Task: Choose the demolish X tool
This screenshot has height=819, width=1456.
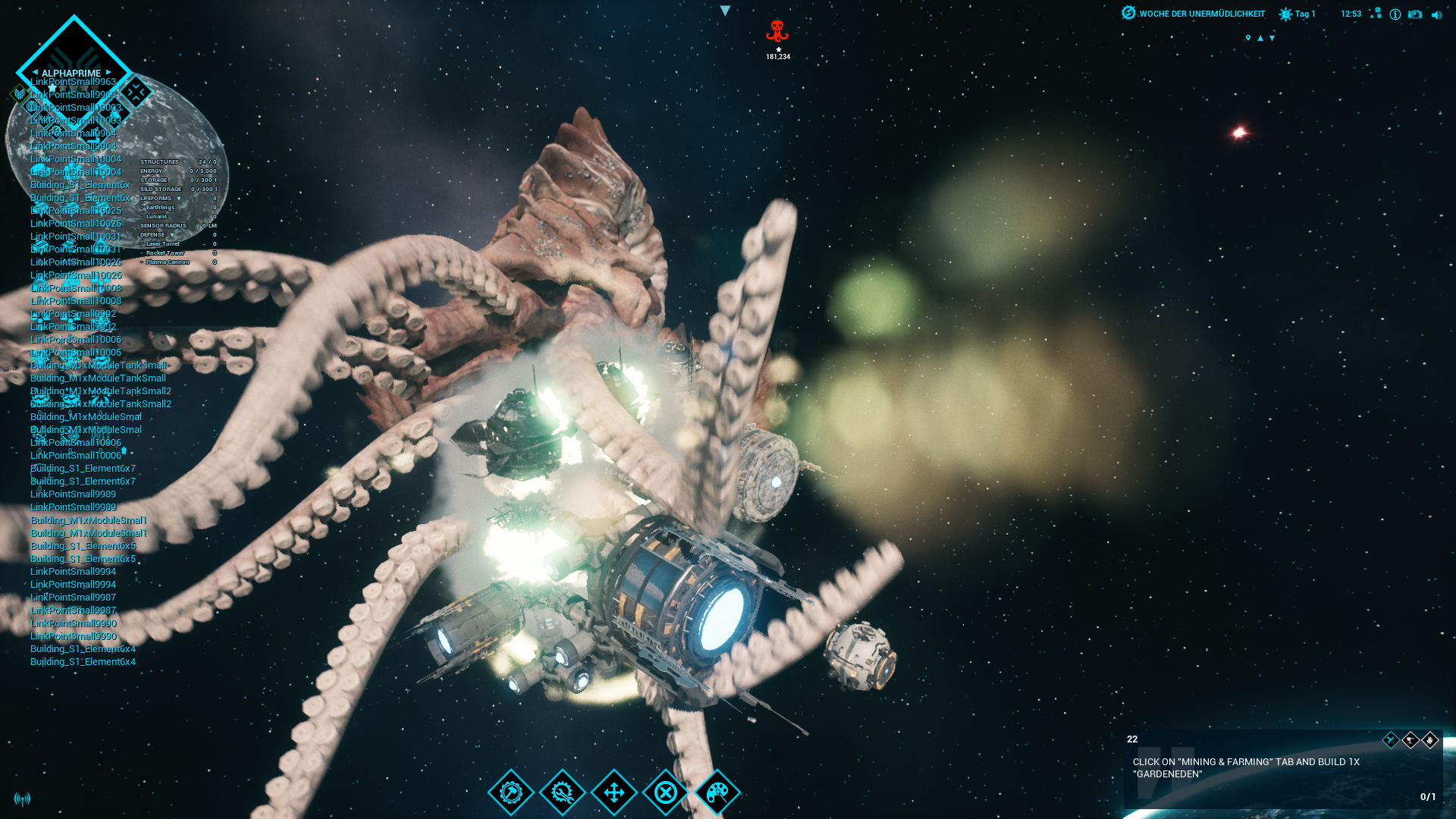Action: pos(666,792)
